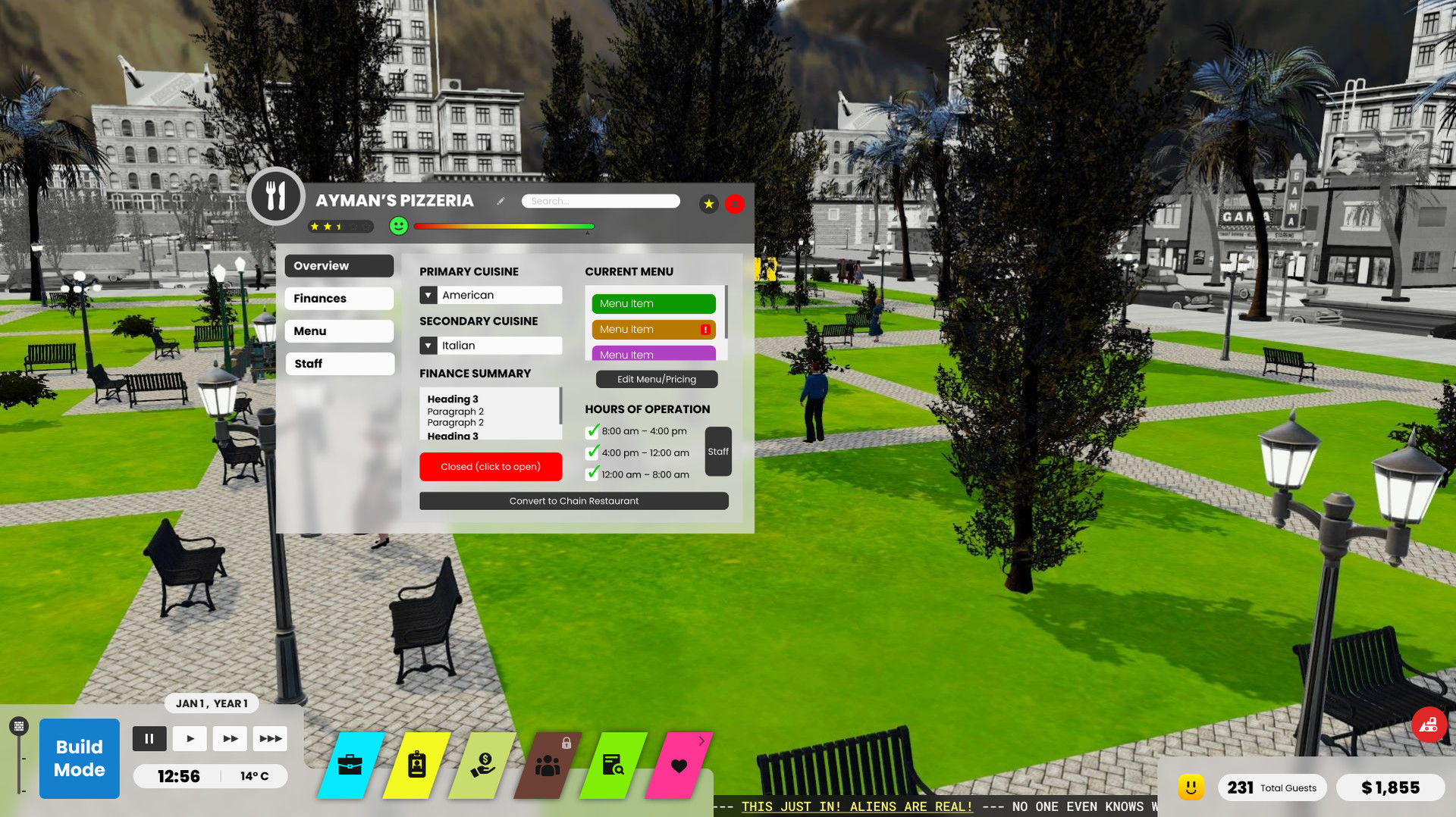Open the money-in-hand finance panel
Viewport: 1456px width, 817px height.
coord(483,765)
